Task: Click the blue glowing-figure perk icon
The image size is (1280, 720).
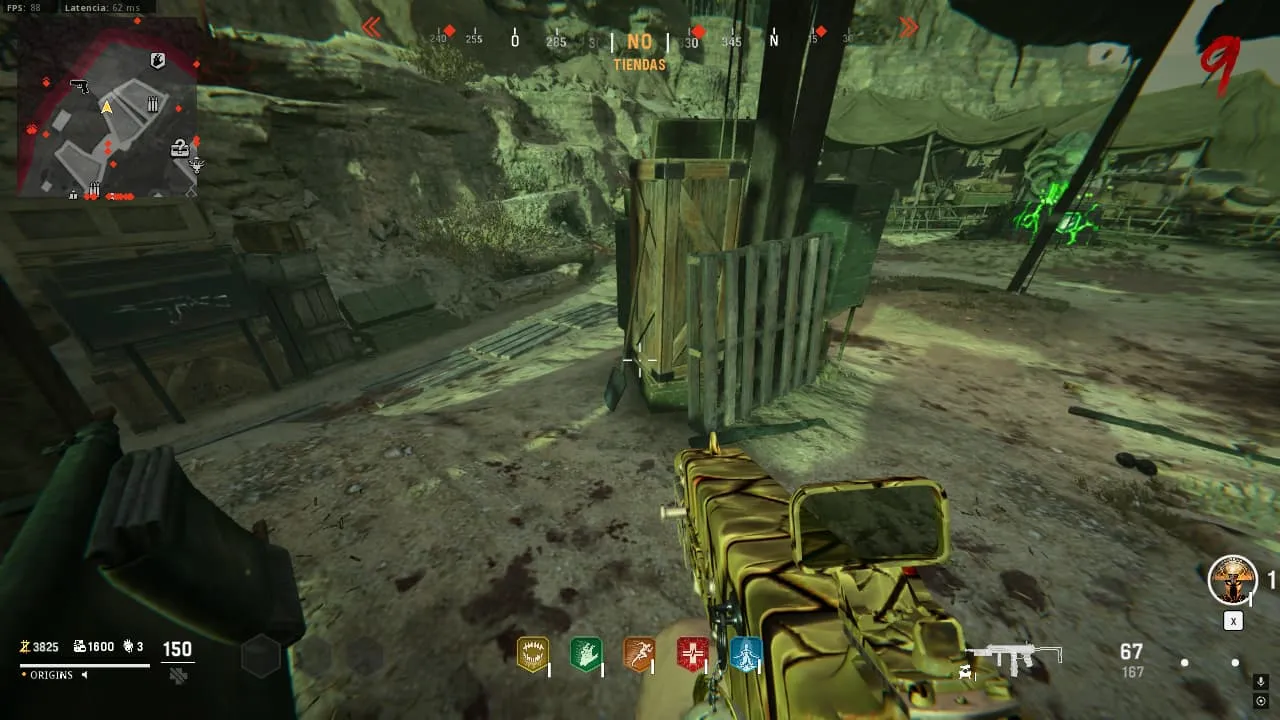Action: coord(746,654)
